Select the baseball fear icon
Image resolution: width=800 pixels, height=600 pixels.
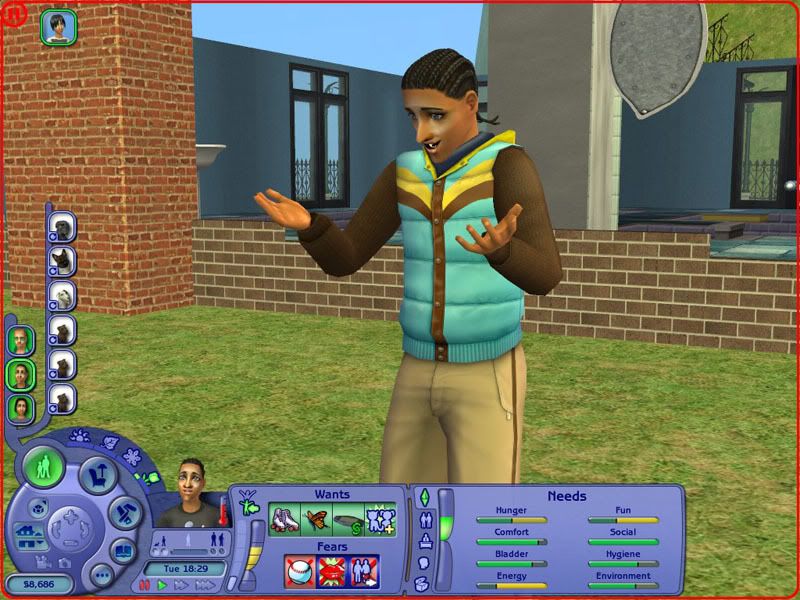[299, 571]
